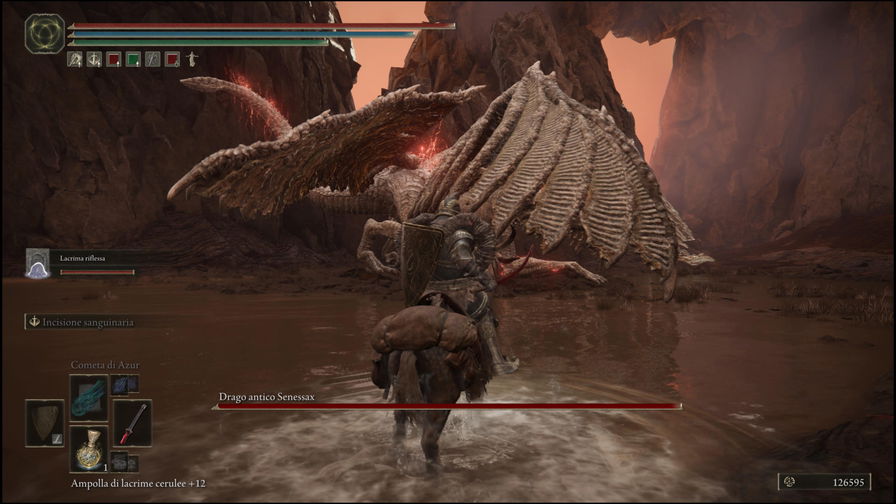Select the red-hilted katana weapon slot
This screenshot has height=504, width=896.
click(132, 422)
